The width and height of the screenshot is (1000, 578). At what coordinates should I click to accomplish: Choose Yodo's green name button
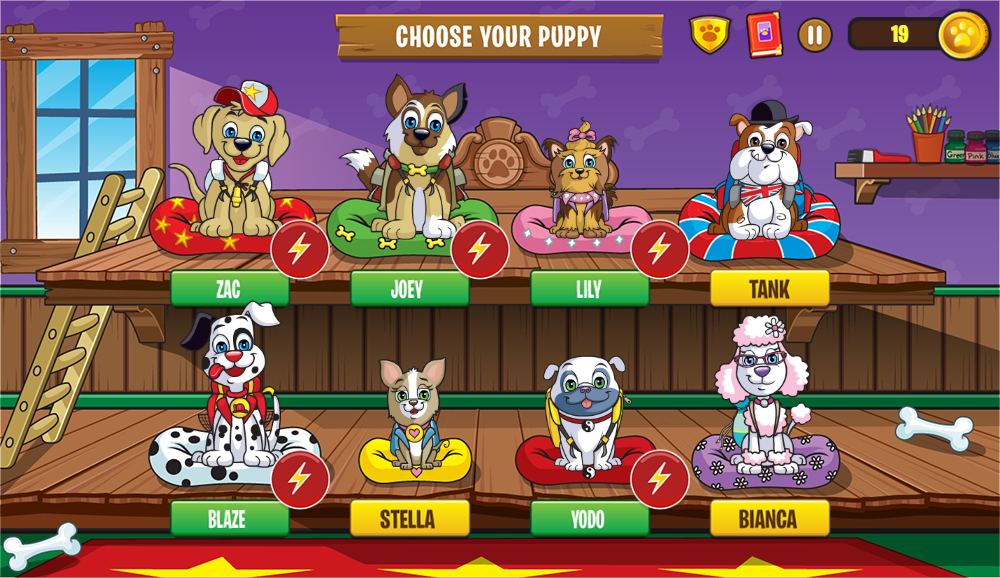(589, 518)
